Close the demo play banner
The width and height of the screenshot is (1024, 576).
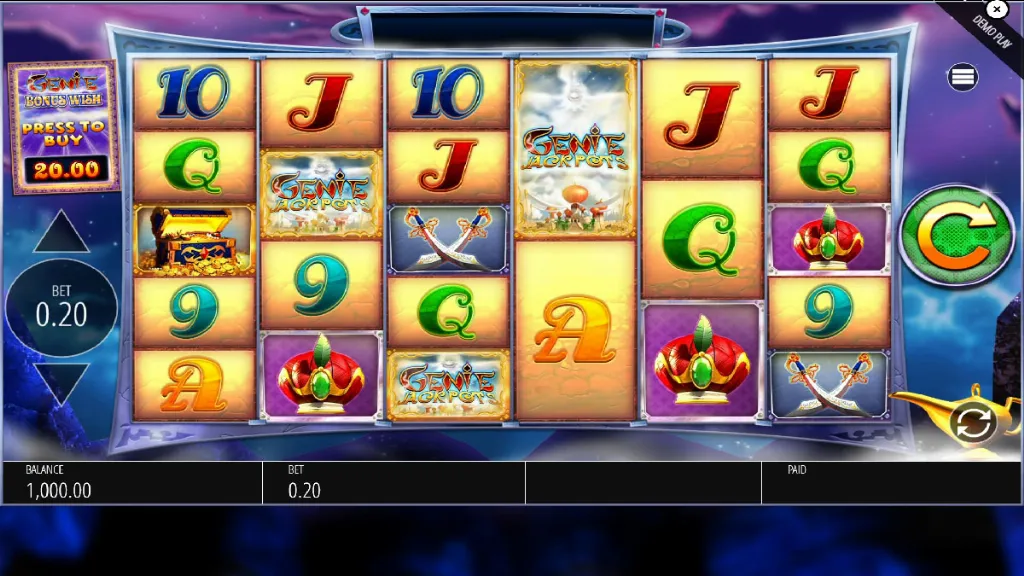(996, 9)
